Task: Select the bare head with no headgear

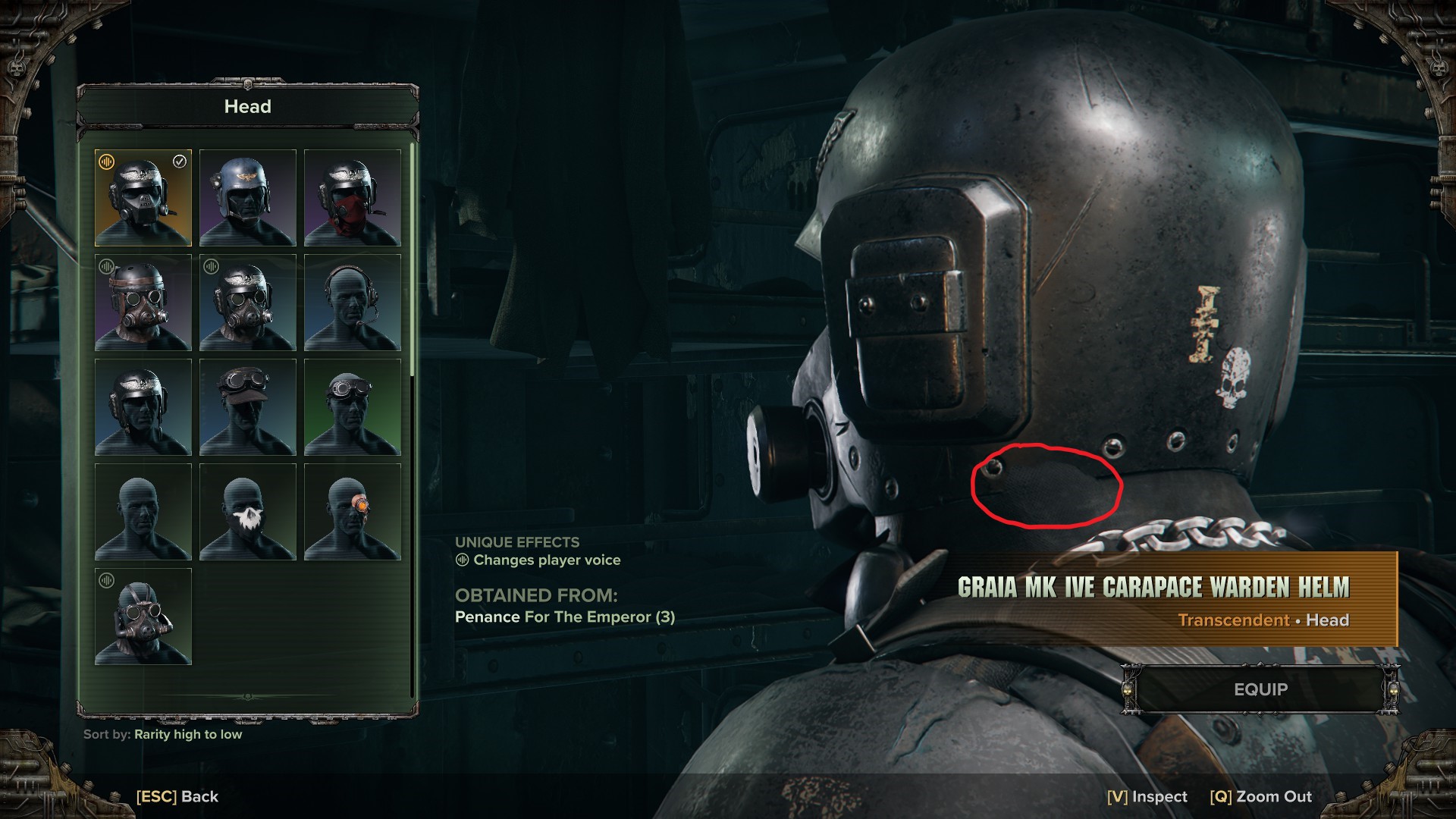Action: pos(143,512)
